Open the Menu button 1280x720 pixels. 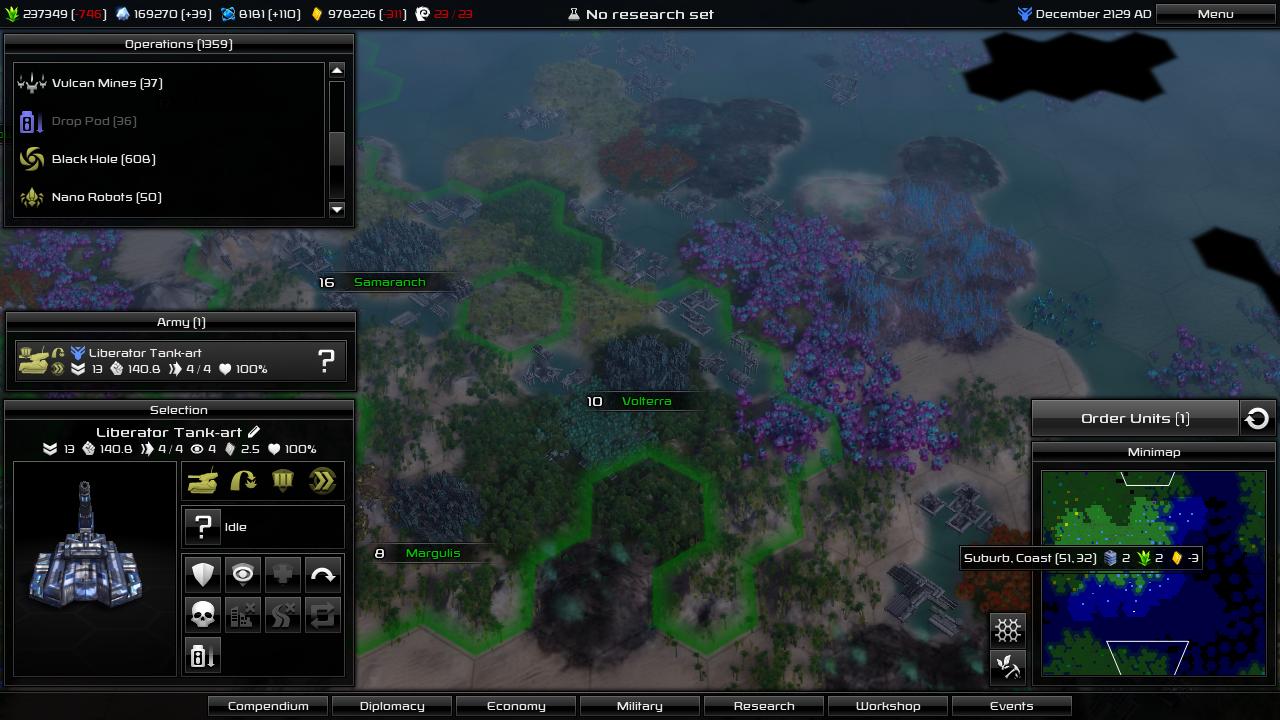pos(1215,14)
